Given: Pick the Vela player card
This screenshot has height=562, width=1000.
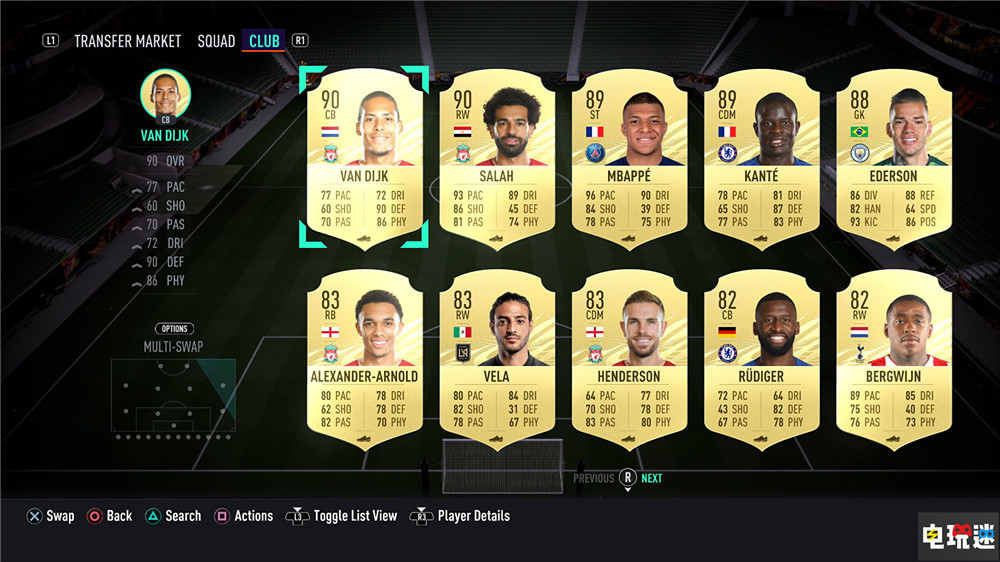Looking at the screenshot, I should (x=497, y=357).
